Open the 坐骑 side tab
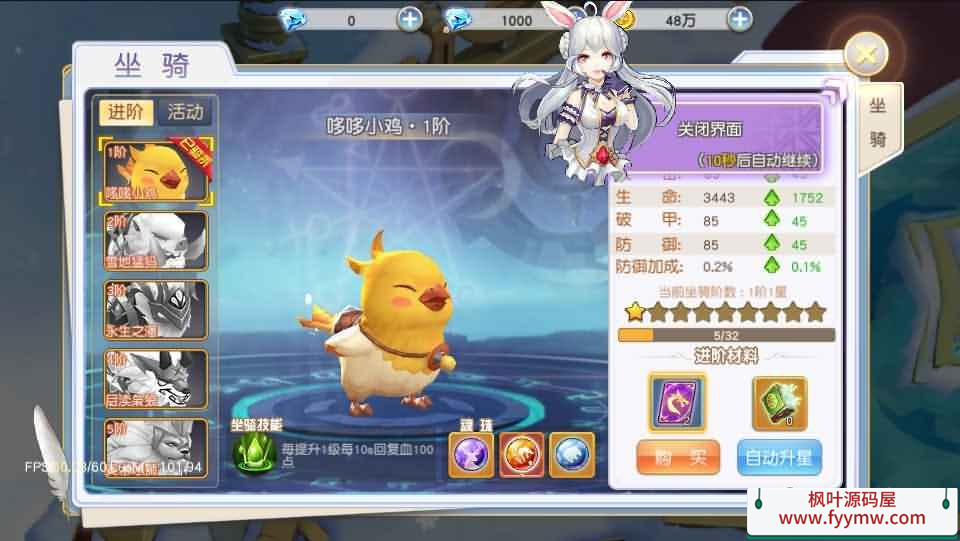Screen dimensions: 960x541 pyautogui.click(x=878, y=125)
